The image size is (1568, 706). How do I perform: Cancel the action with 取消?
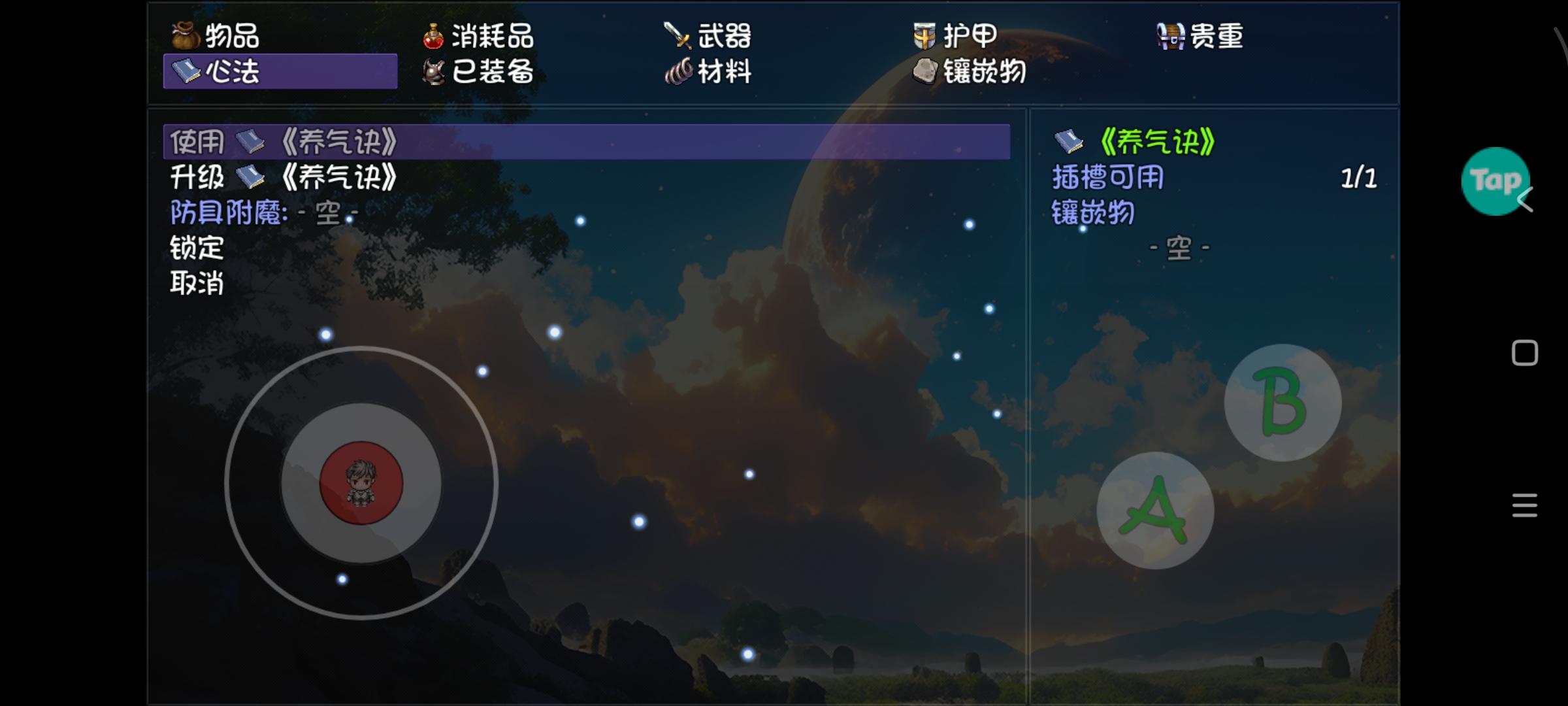coord(196,284)
